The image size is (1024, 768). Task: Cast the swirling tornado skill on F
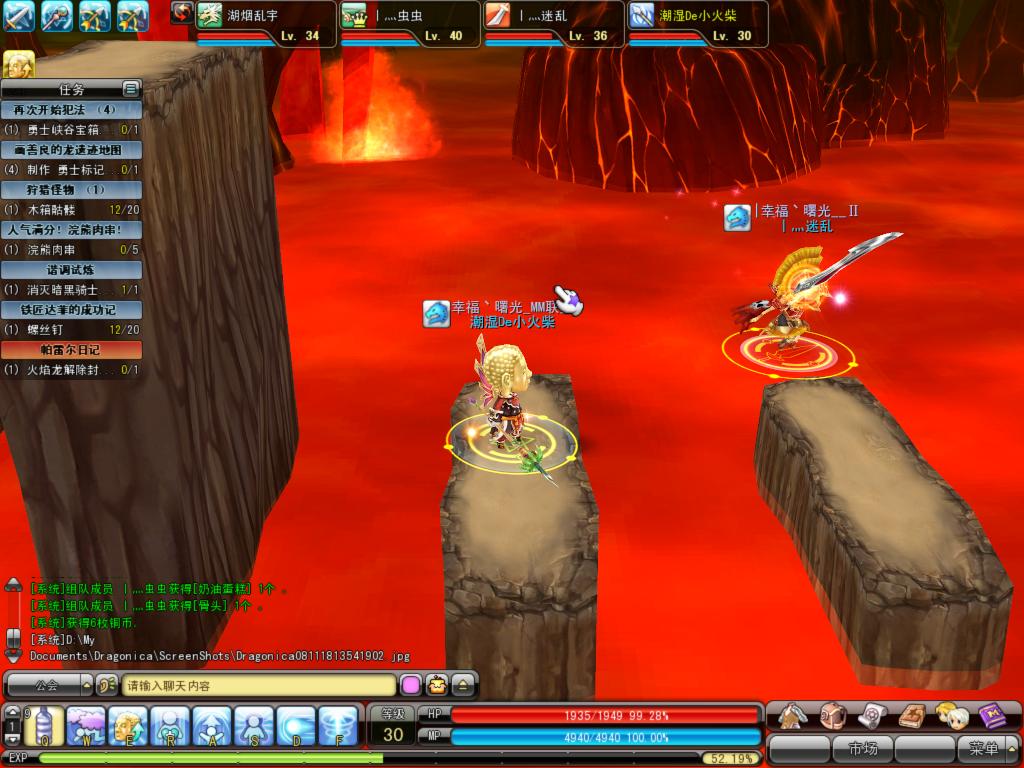pos(338,725)
